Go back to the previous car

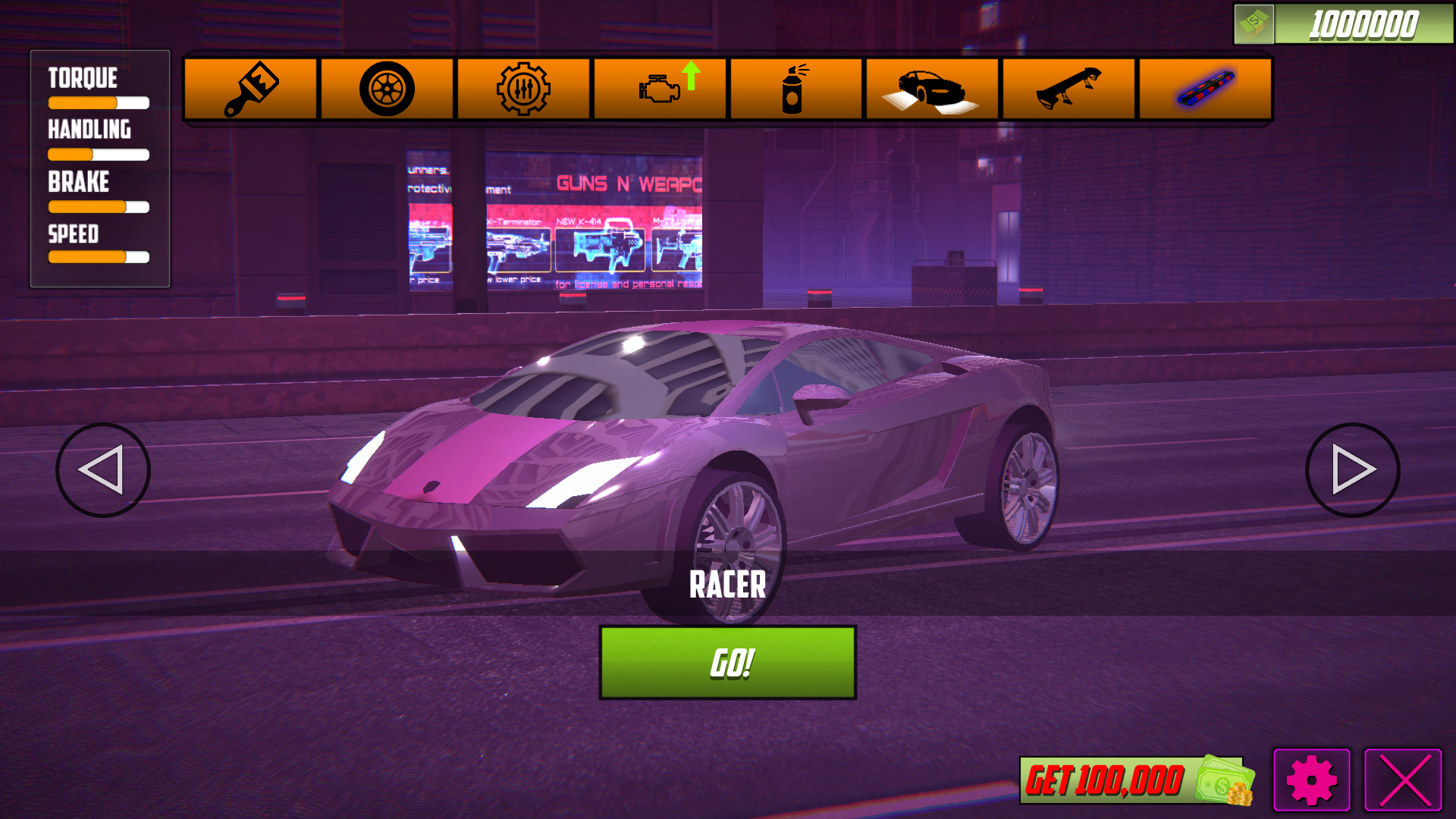point(103,469)
